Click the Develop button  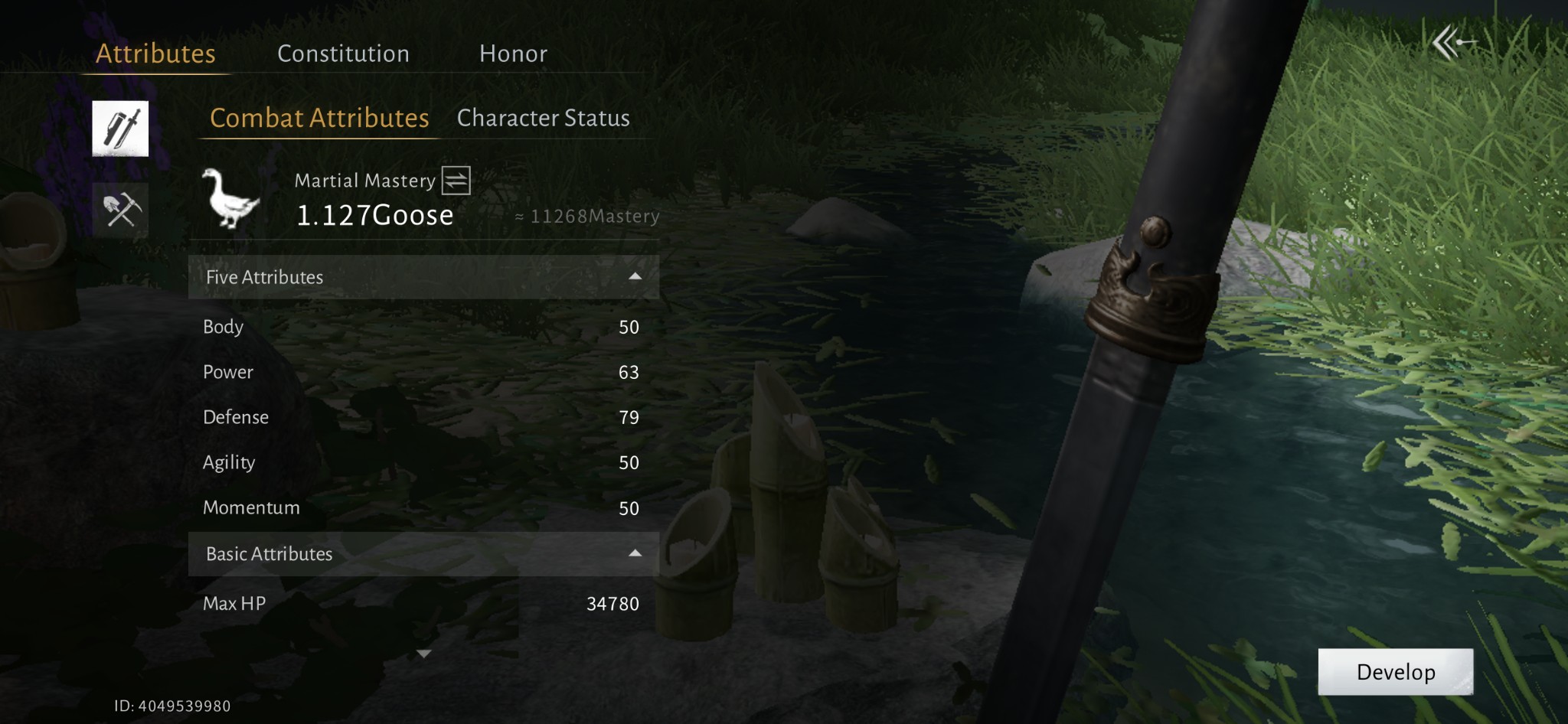click(x=1395, y=672)
